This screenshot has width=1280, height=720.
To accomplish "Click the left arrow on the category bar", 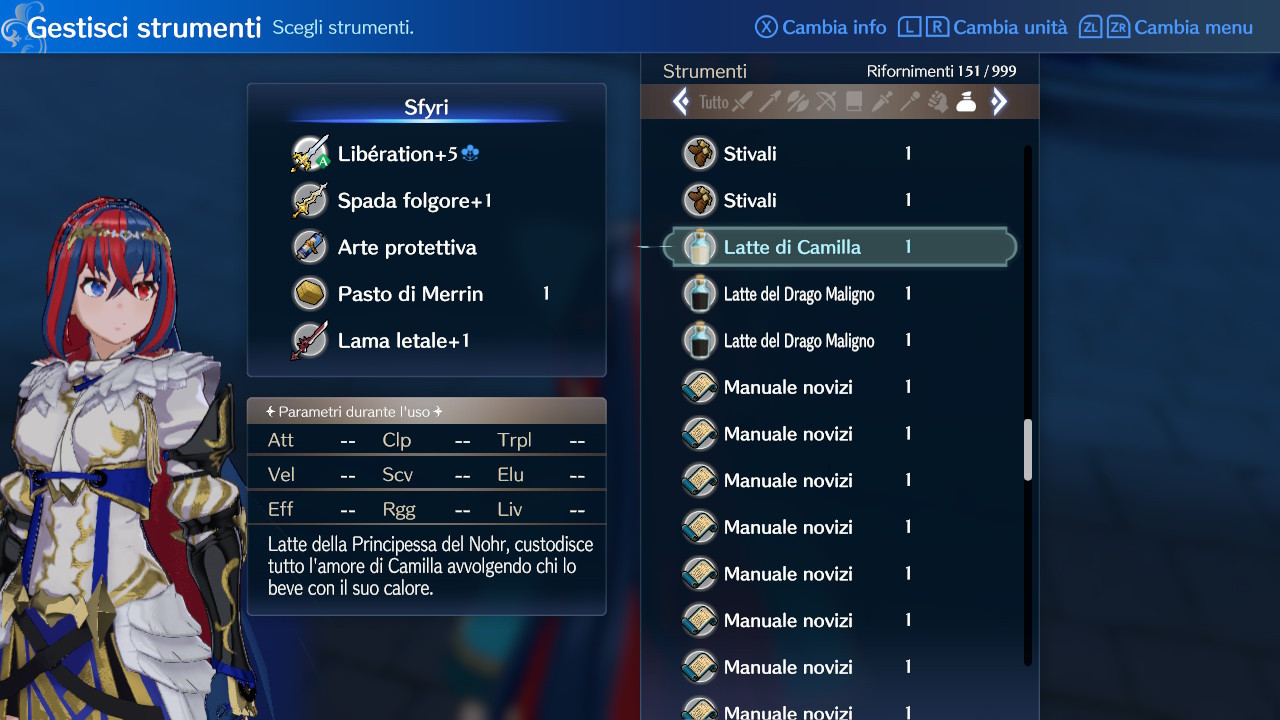I will point(681,102).
